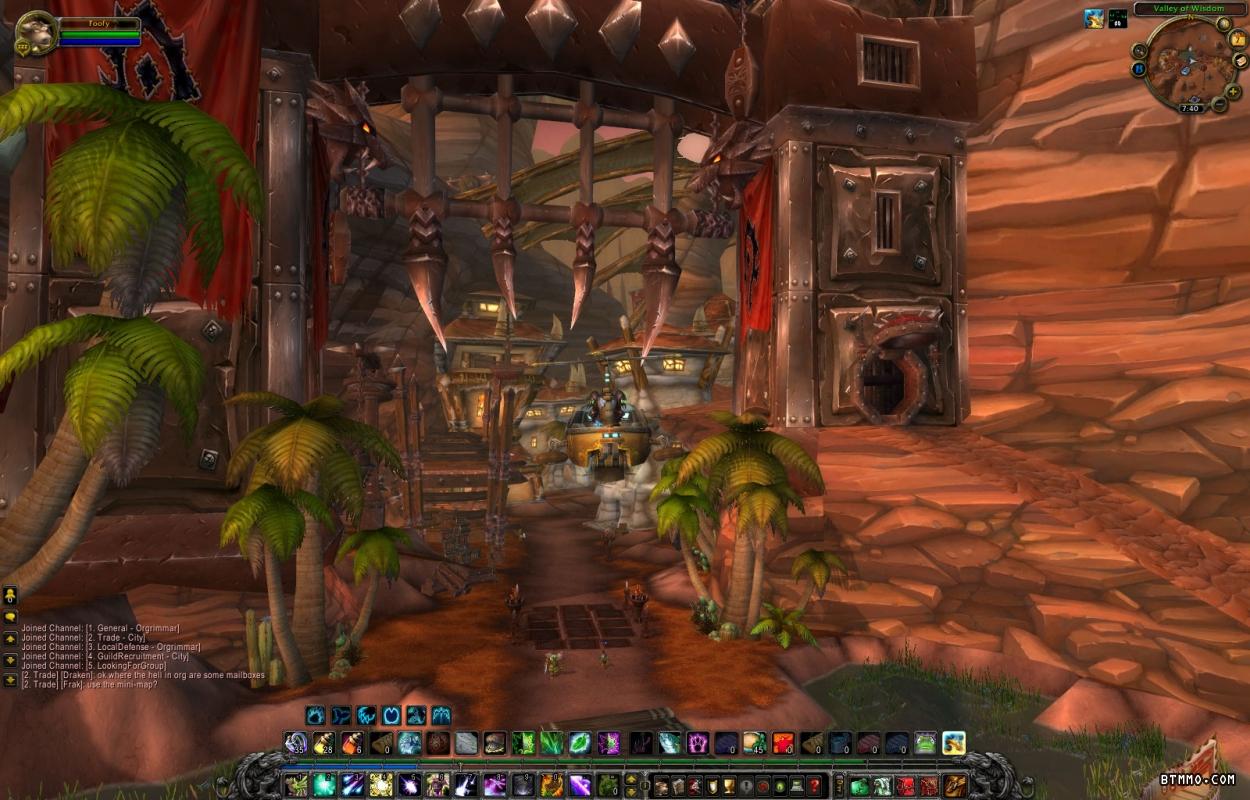Open the red question mark help button

815,786
